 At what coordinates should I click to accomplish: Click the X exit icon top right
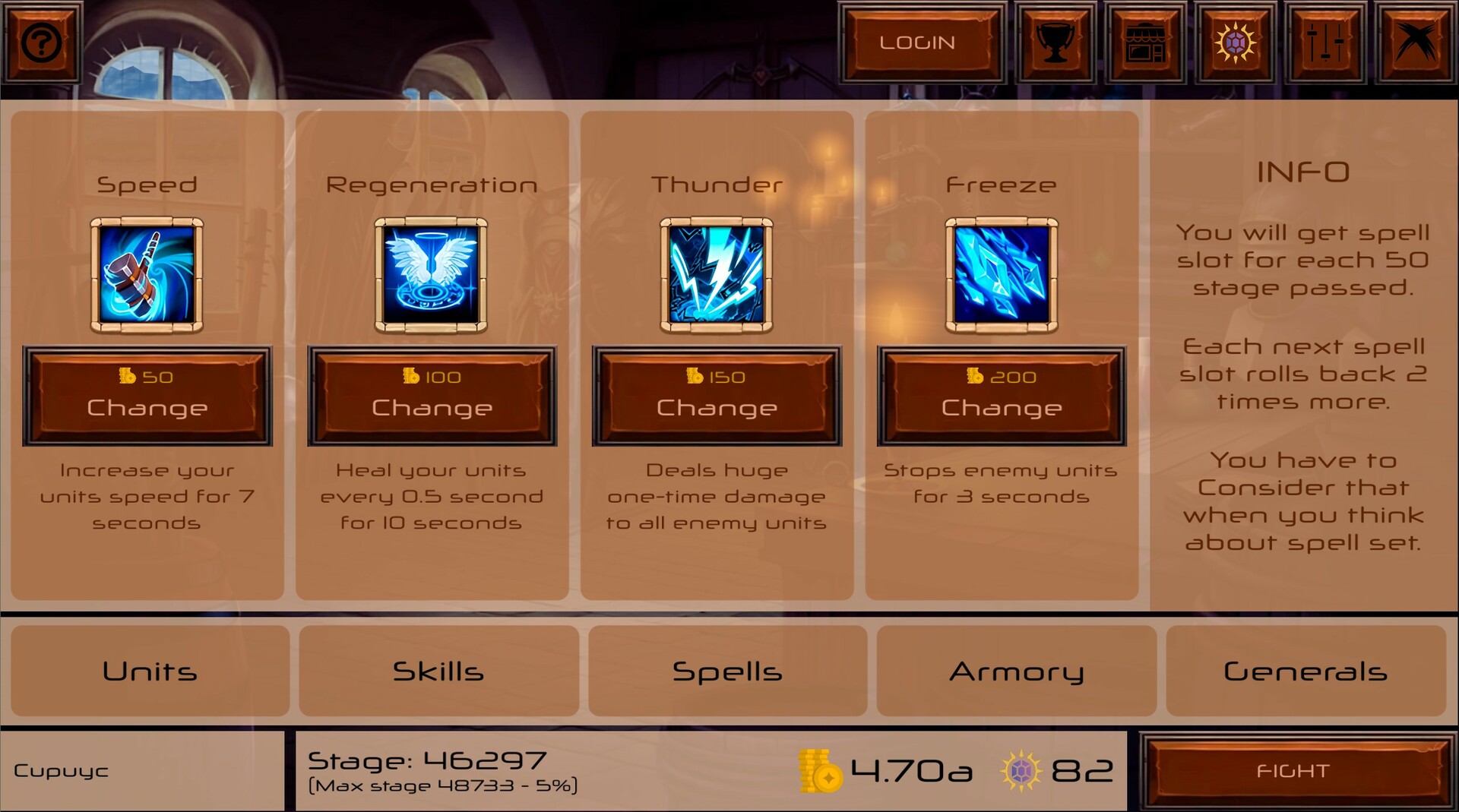point(1416,42)
